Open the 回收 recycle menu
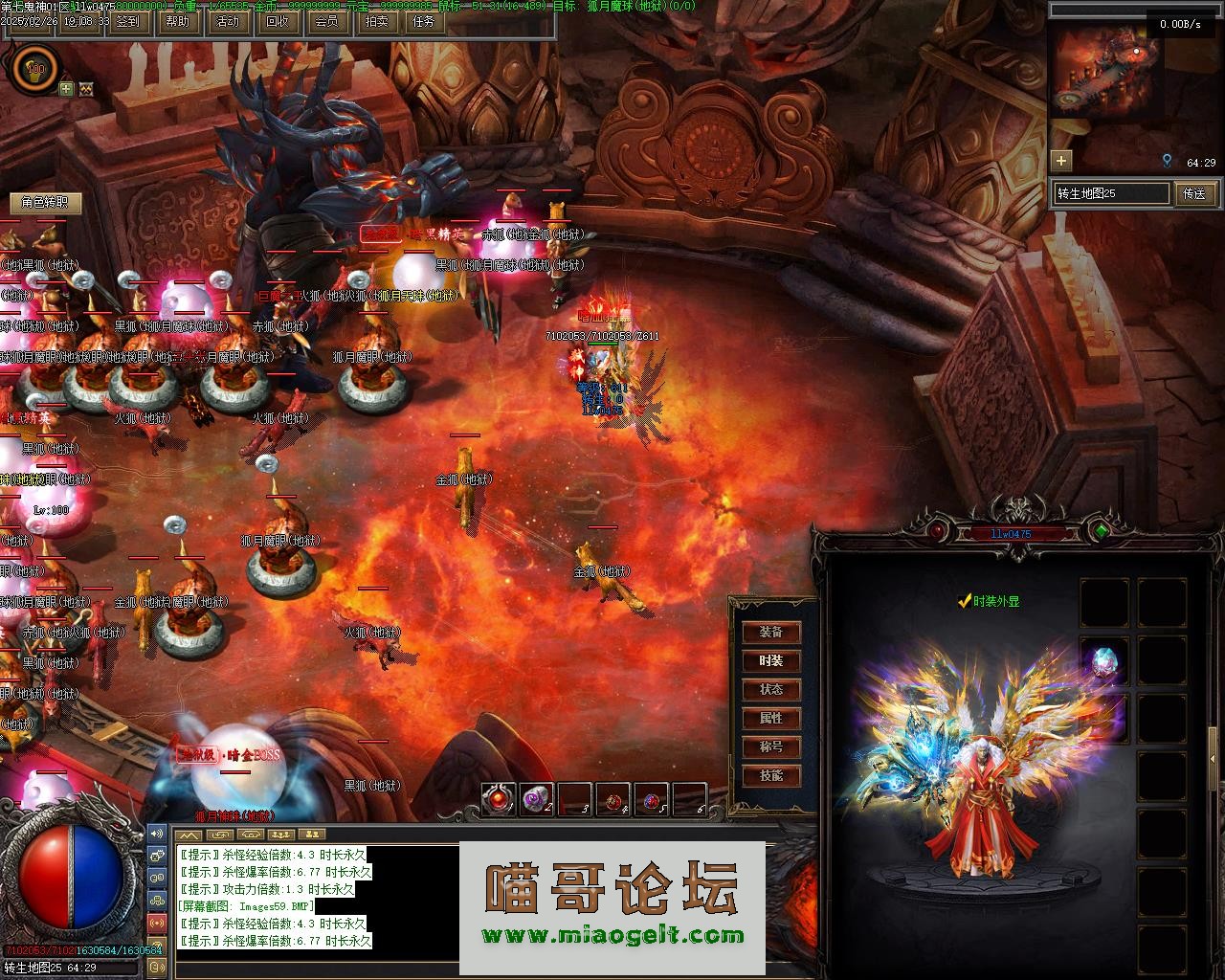 (x=277, y=21)
